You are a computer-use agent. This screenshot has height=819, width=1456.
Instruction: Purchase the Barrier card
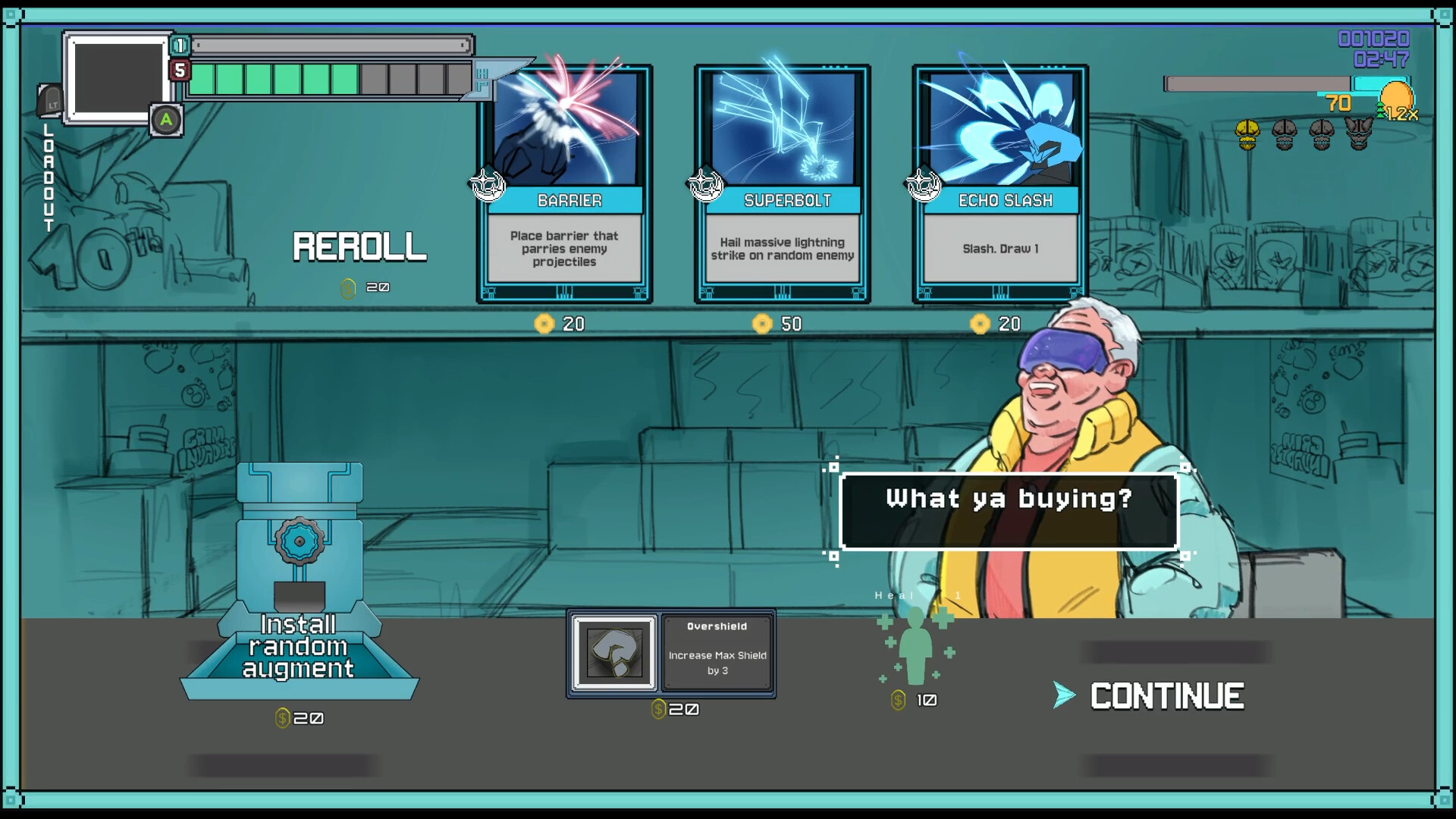click(x=564, y=182)
